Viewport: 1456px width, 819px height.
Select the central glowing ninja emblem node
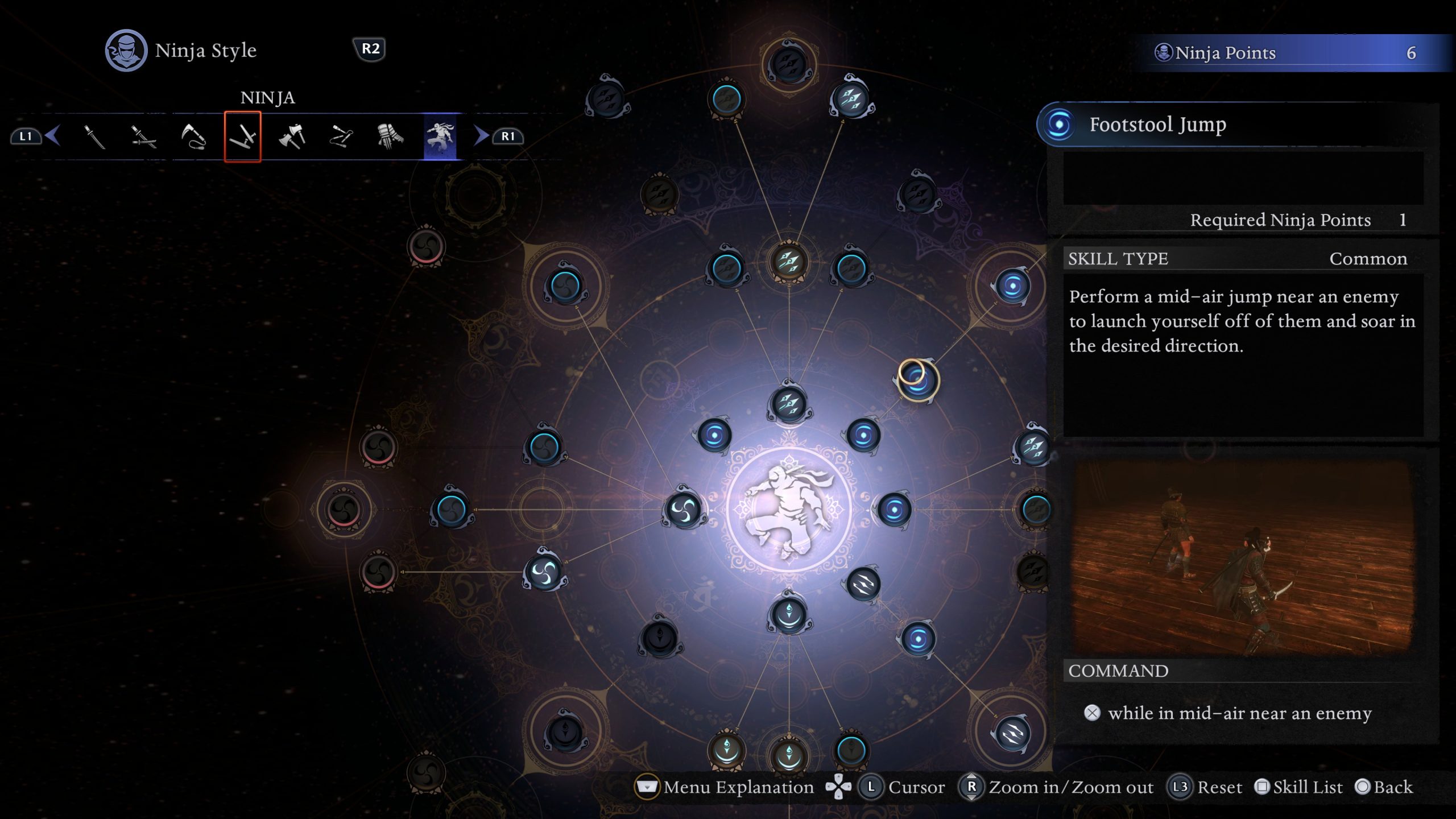tap(789, 509)
